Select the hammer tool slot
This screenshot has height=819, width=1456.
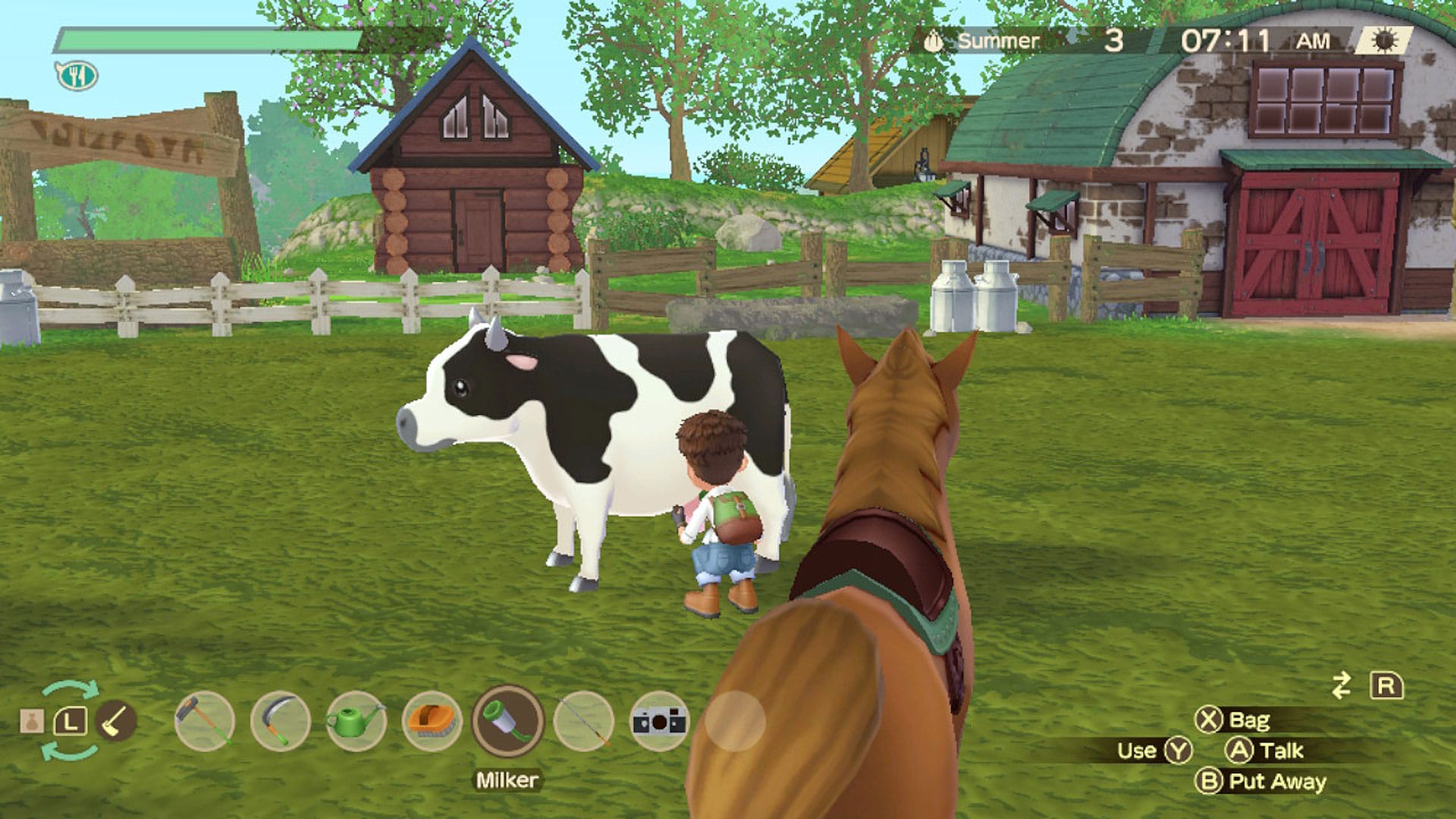(204, 721)
